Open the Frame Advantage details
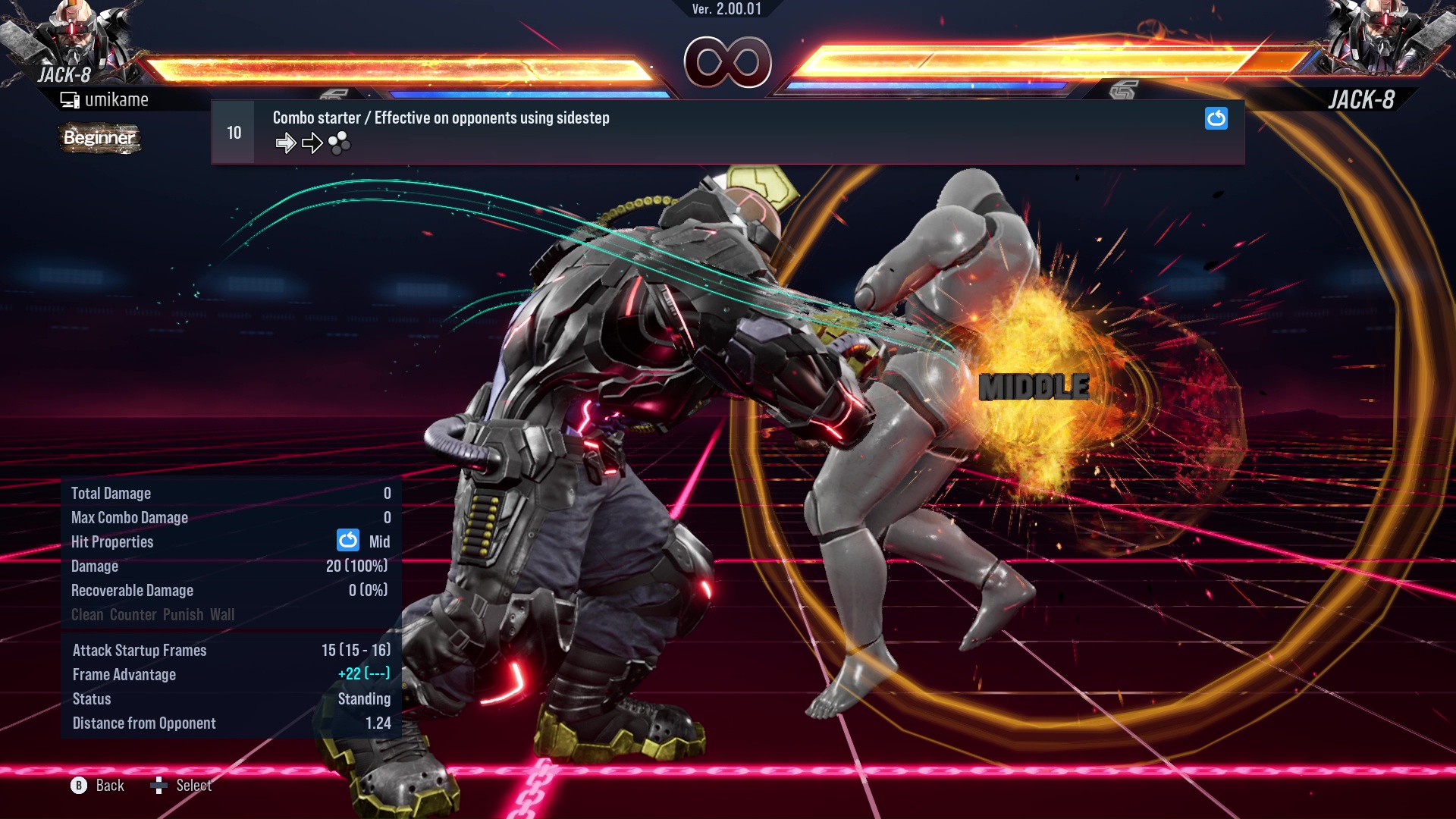Screen dimensions: 1456x819 [x=124, y=674]
